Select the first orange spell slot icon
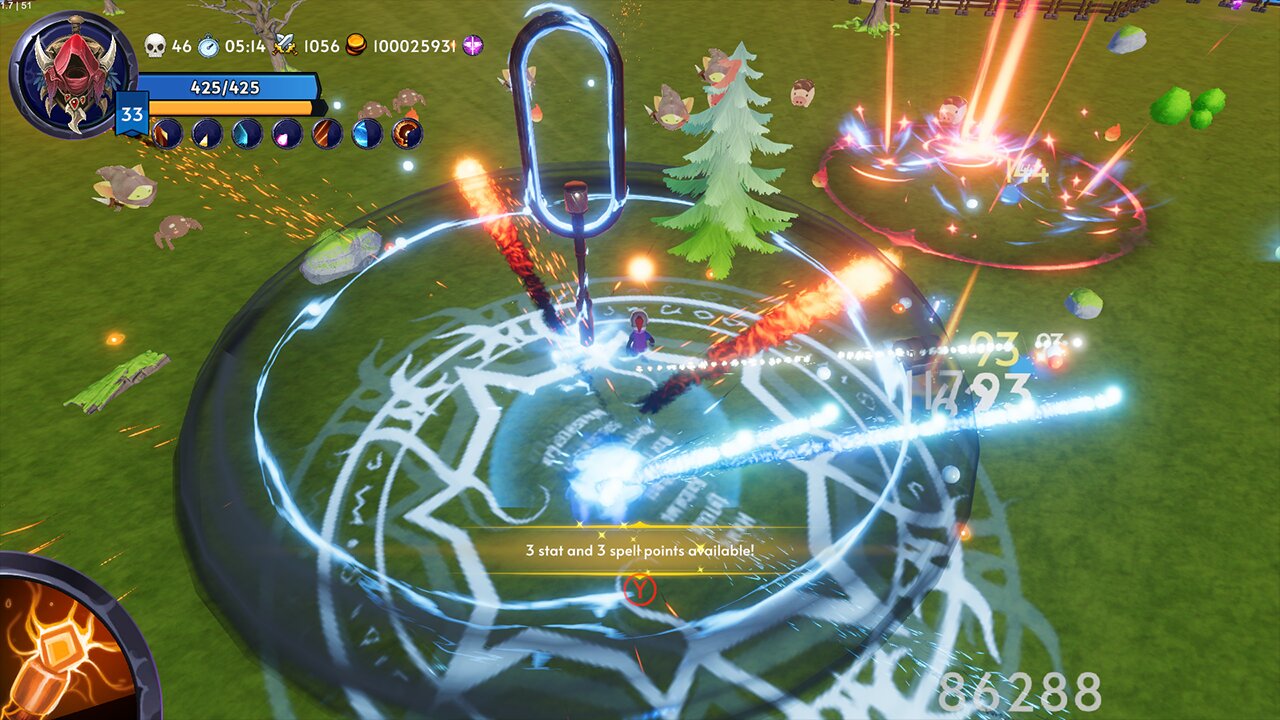The image size is (1280, 720). [167, 135]
